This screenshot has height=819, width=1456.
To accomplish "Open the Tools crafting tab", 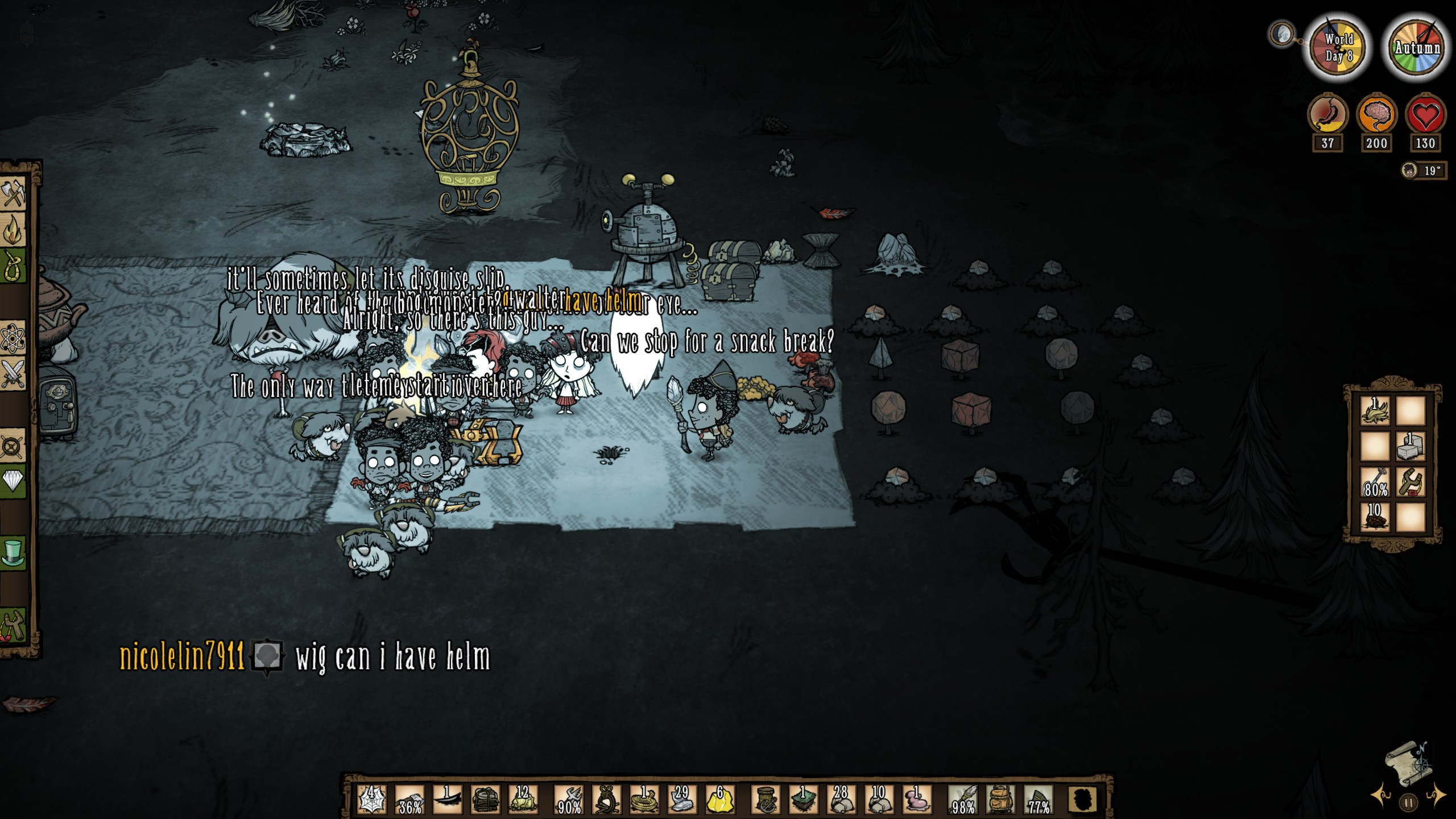I will click(x=13, y=195).
